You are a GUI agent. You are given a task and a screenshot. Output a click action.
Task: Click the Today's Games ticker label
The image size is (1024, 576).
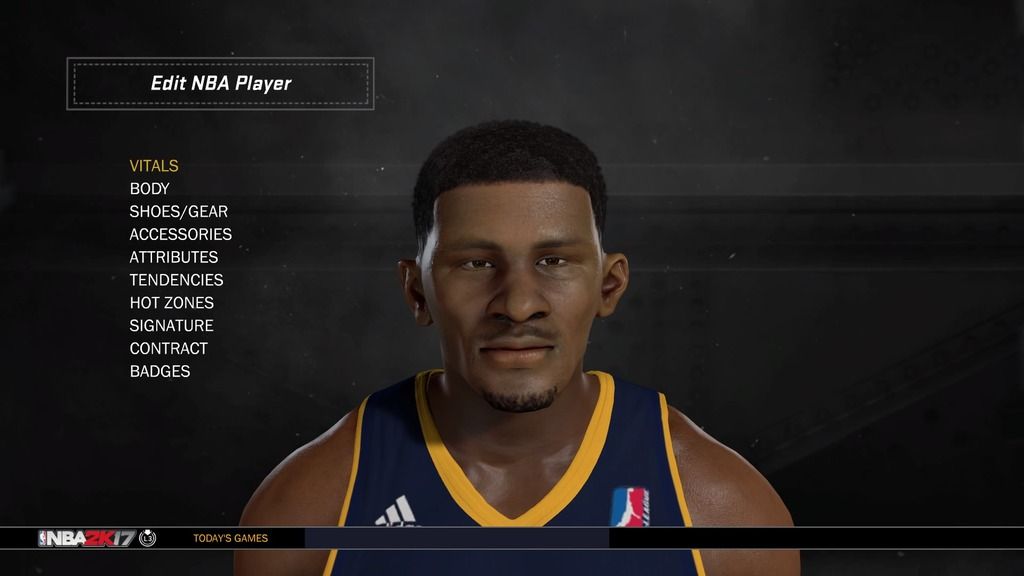coord(230,538)
